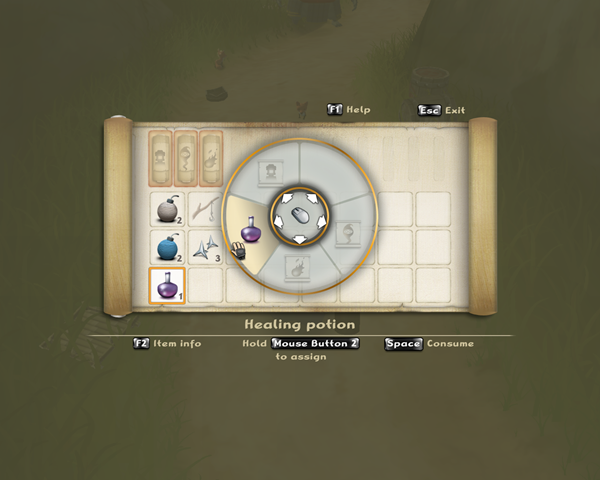600x480 pixels.
Task: Choose the shuriken stack slot
Action: (205, 247)
